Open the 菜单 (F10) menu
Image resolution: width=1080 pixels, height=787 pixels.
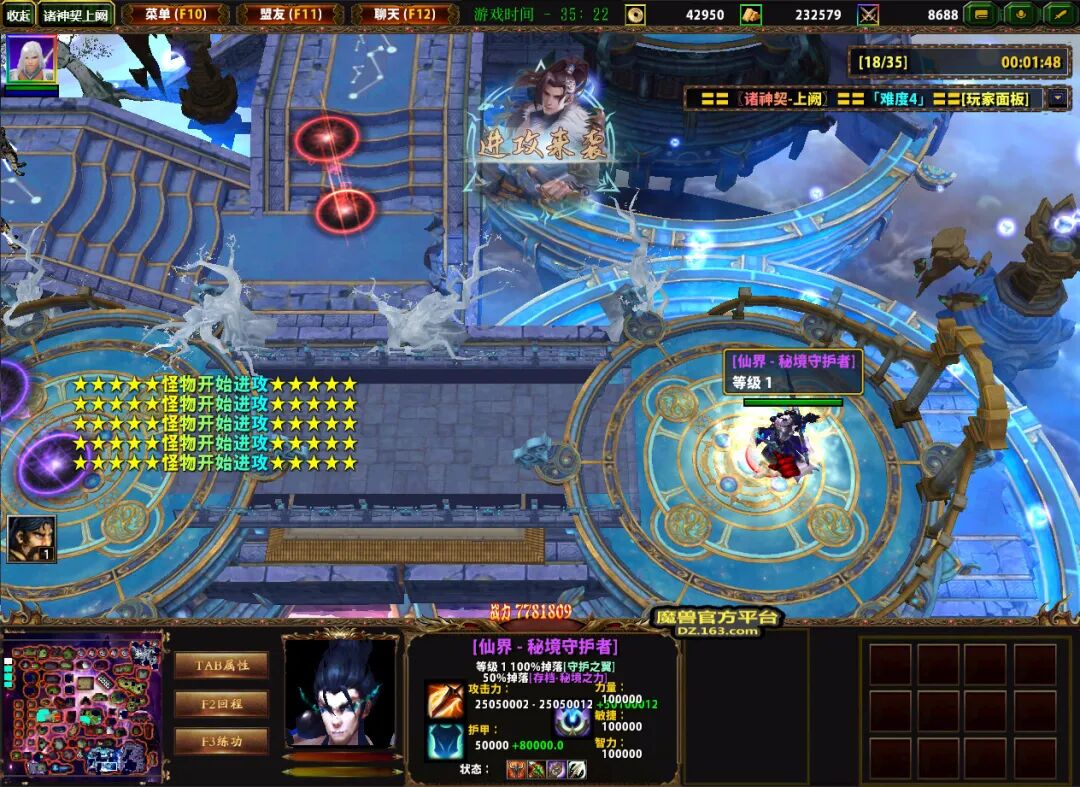point(176,14)
